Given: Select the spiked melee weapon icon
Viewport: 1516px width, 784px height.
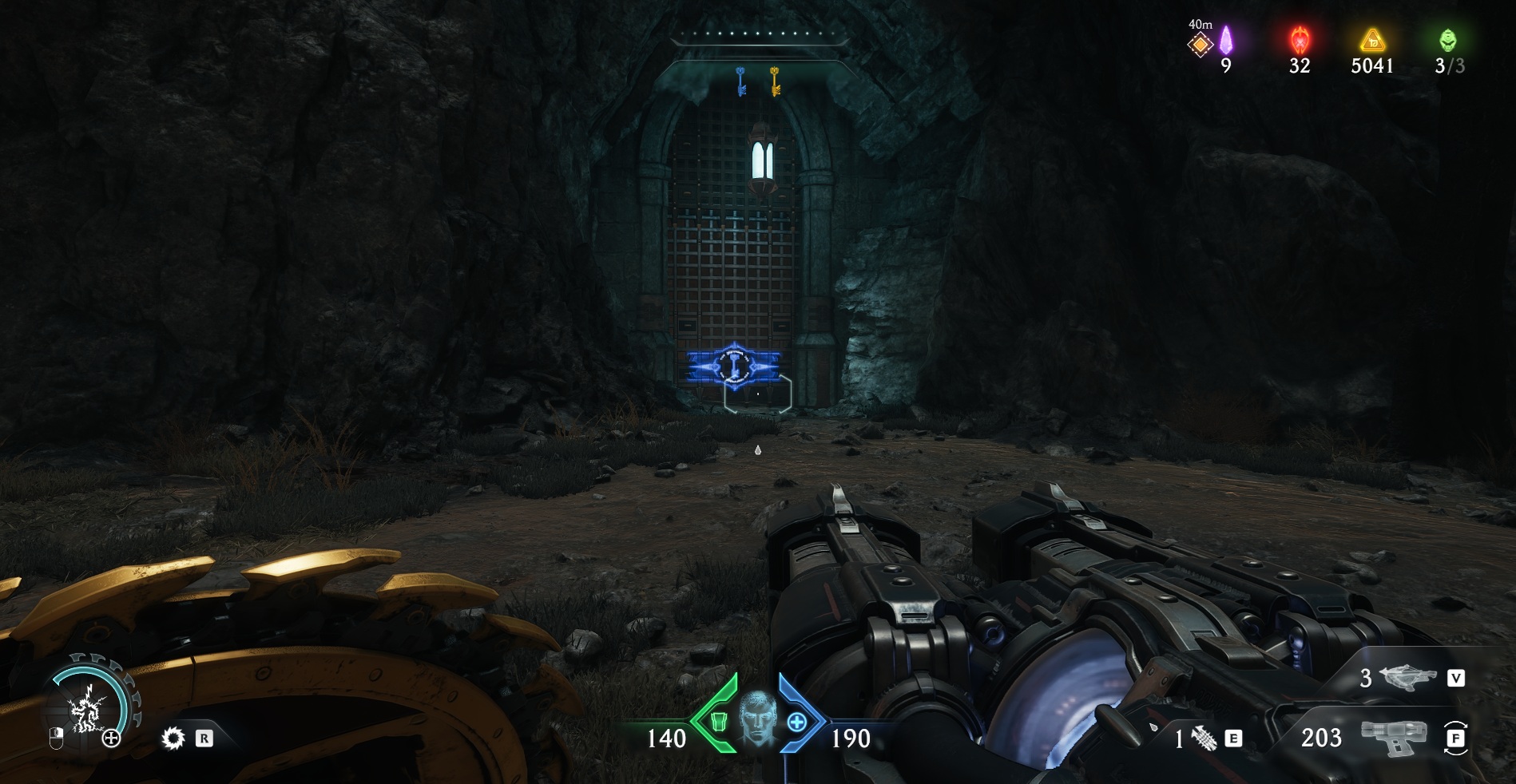Looking at the screenshot, I should click(x=1204, y=738).
